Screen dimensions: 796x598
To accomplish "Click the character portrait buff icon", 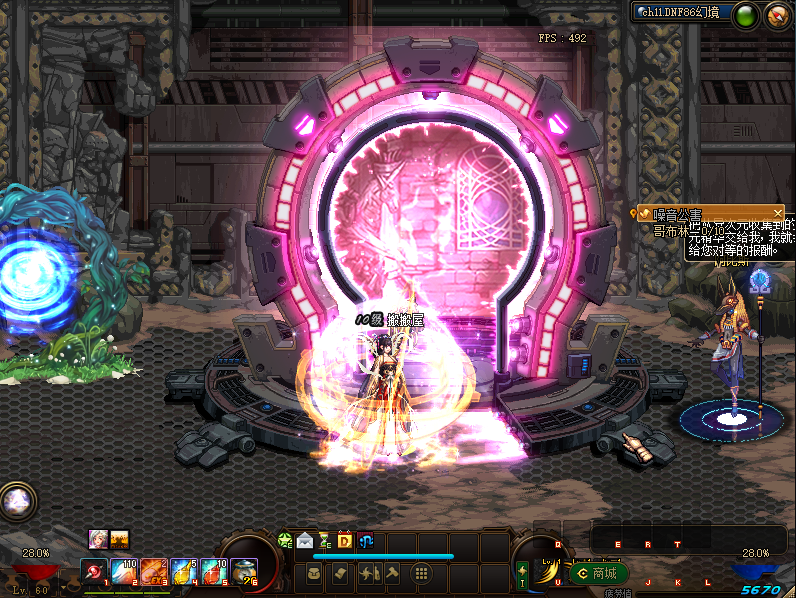I will tap(98, 538).
